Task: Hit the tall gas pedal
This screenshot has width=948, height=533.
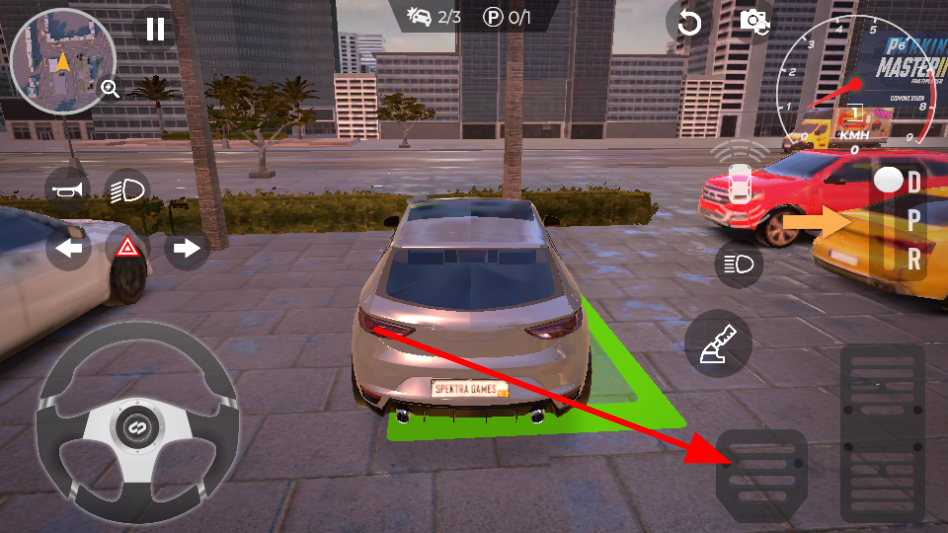Action: (881, 432)
